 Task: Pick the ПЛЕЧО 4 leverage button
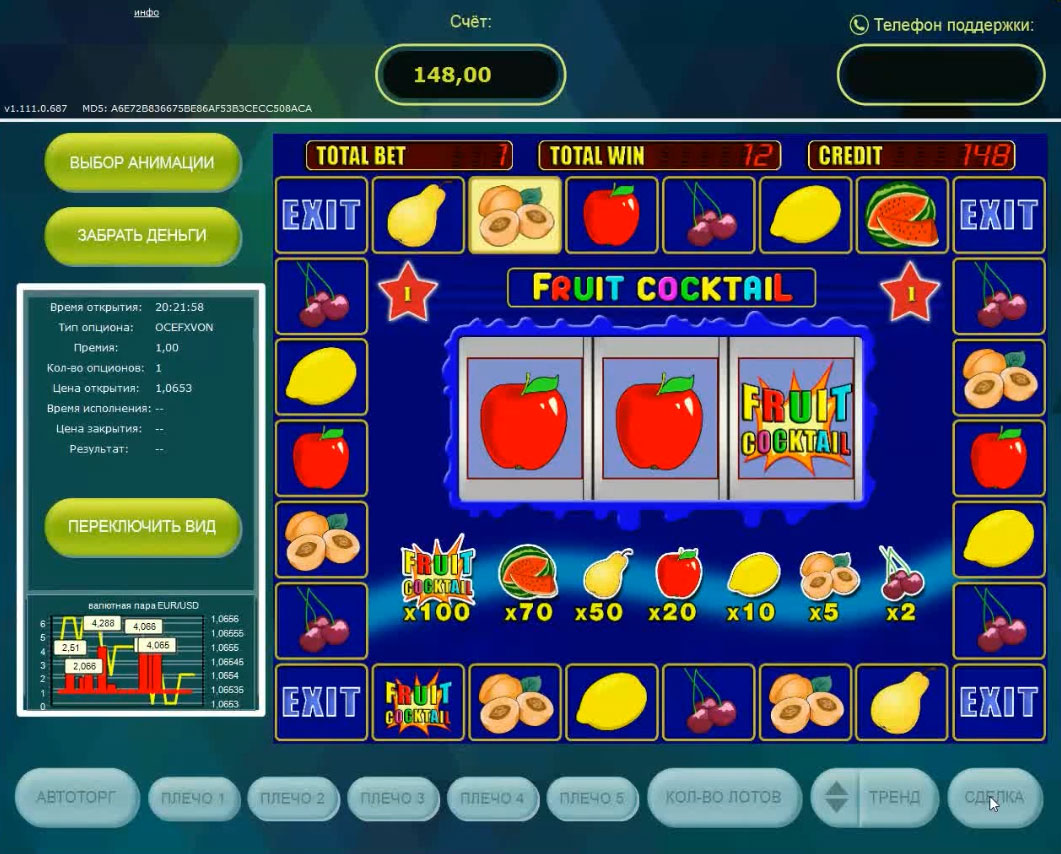coord(492,798)
